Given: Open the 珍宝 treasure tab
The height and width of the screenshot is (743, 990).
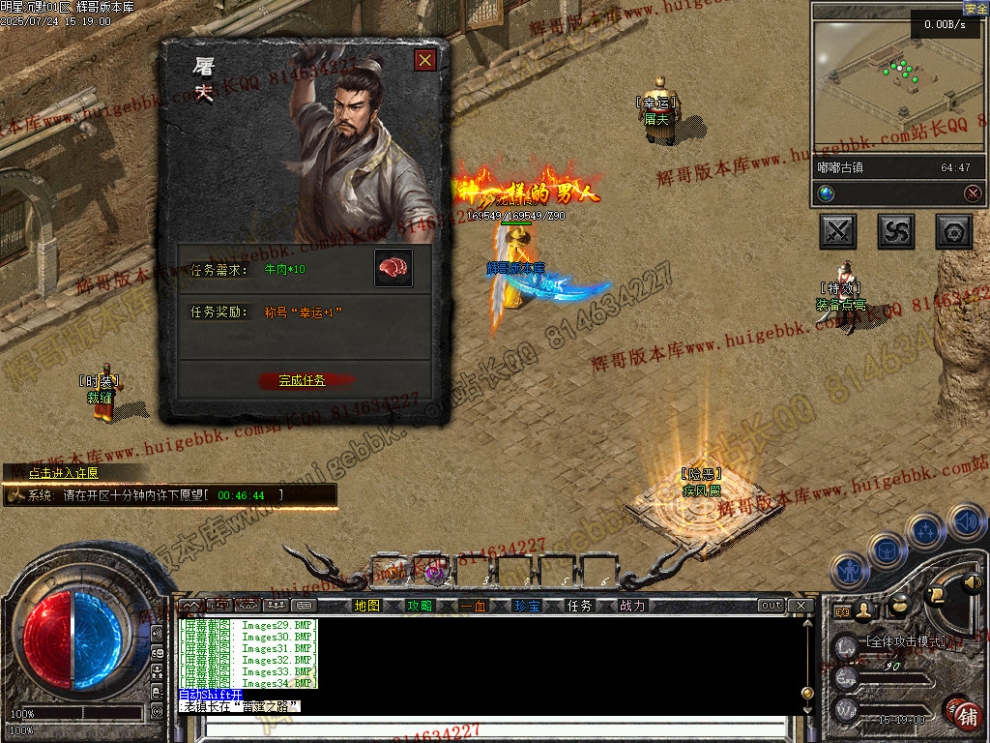Looking at the screenshot, I should pyautogui.click(x=527, y=606).
